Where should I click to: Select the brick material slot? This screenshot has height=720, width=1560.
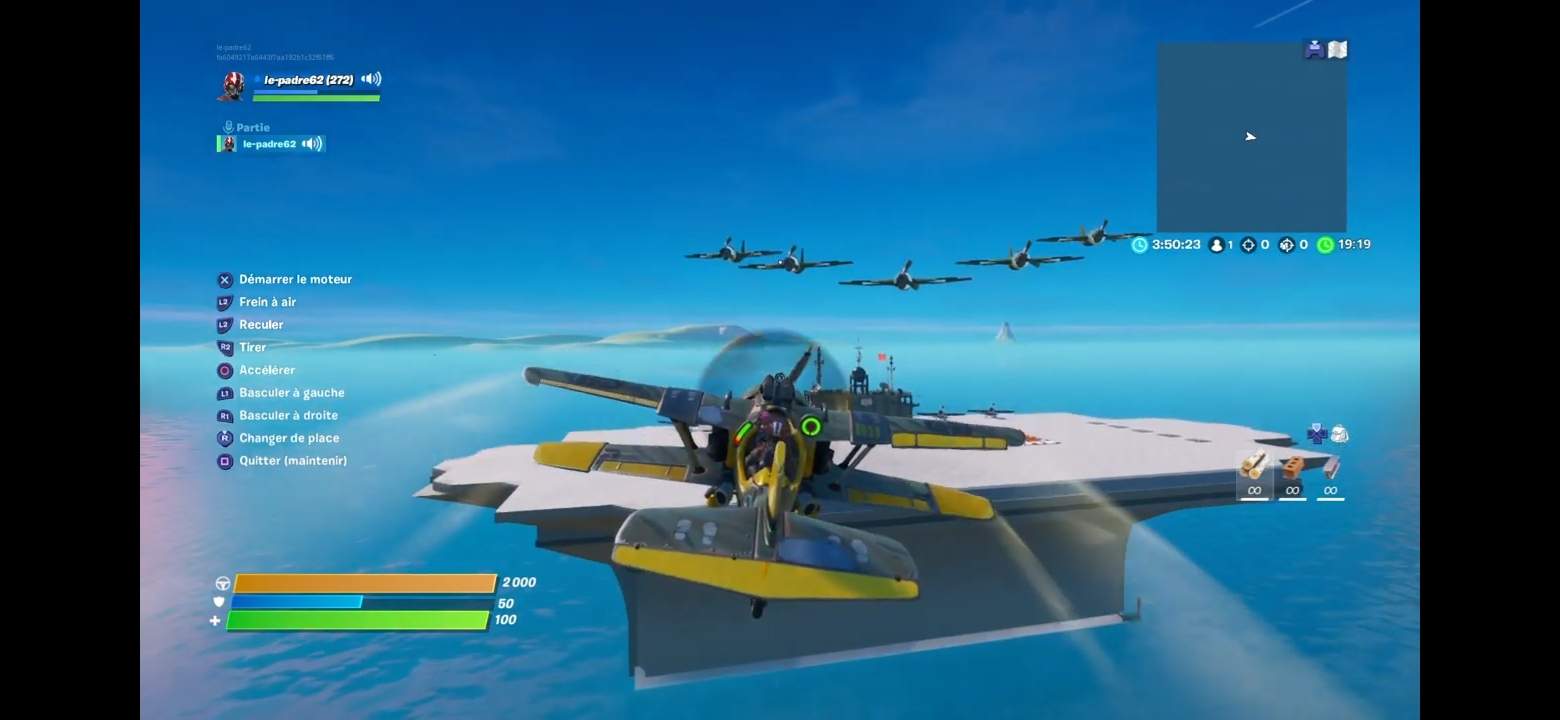tap(1291, 475)
